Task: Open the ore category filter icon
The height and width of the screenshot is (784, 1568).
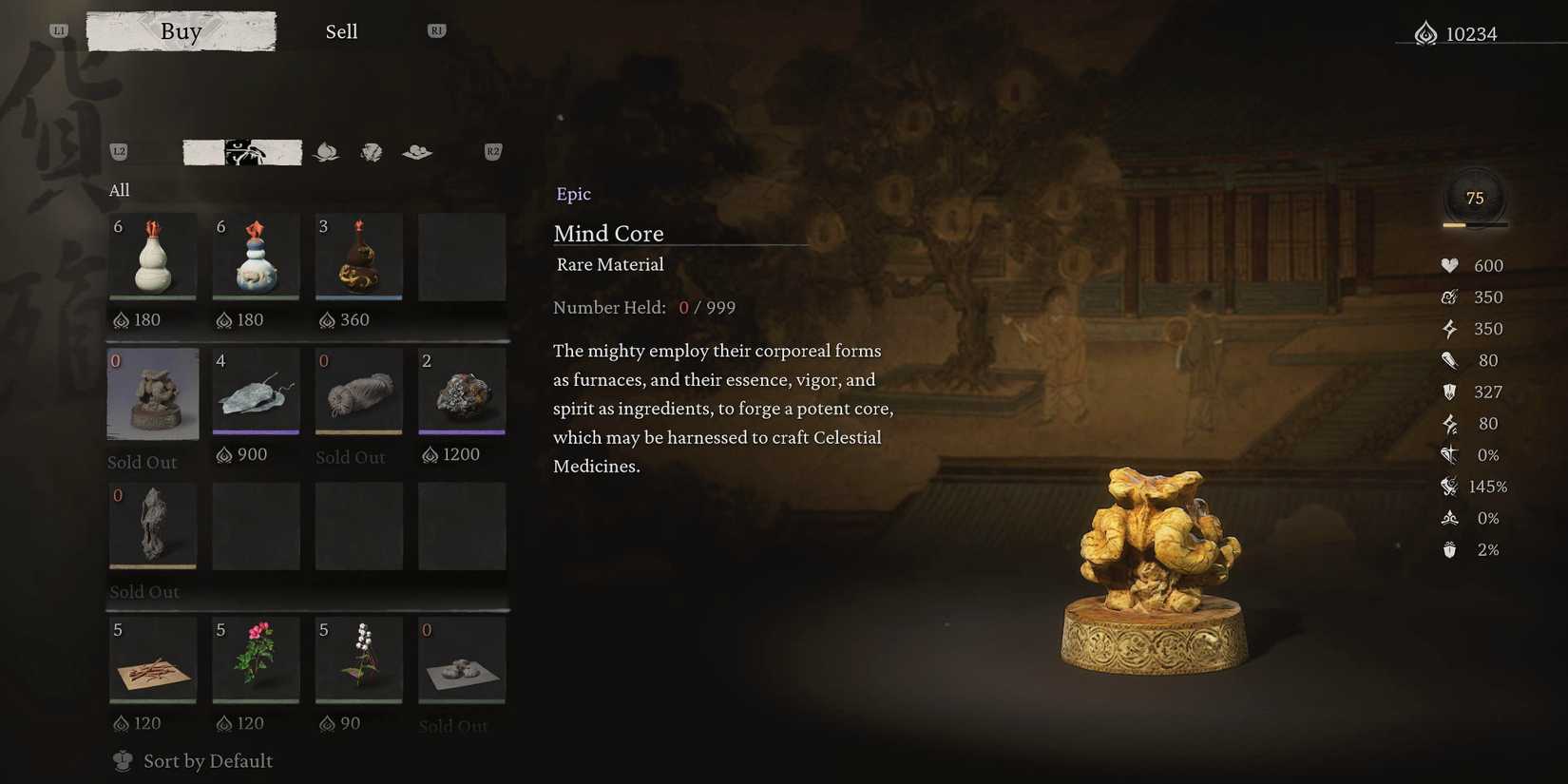Action: pos(371,151)
